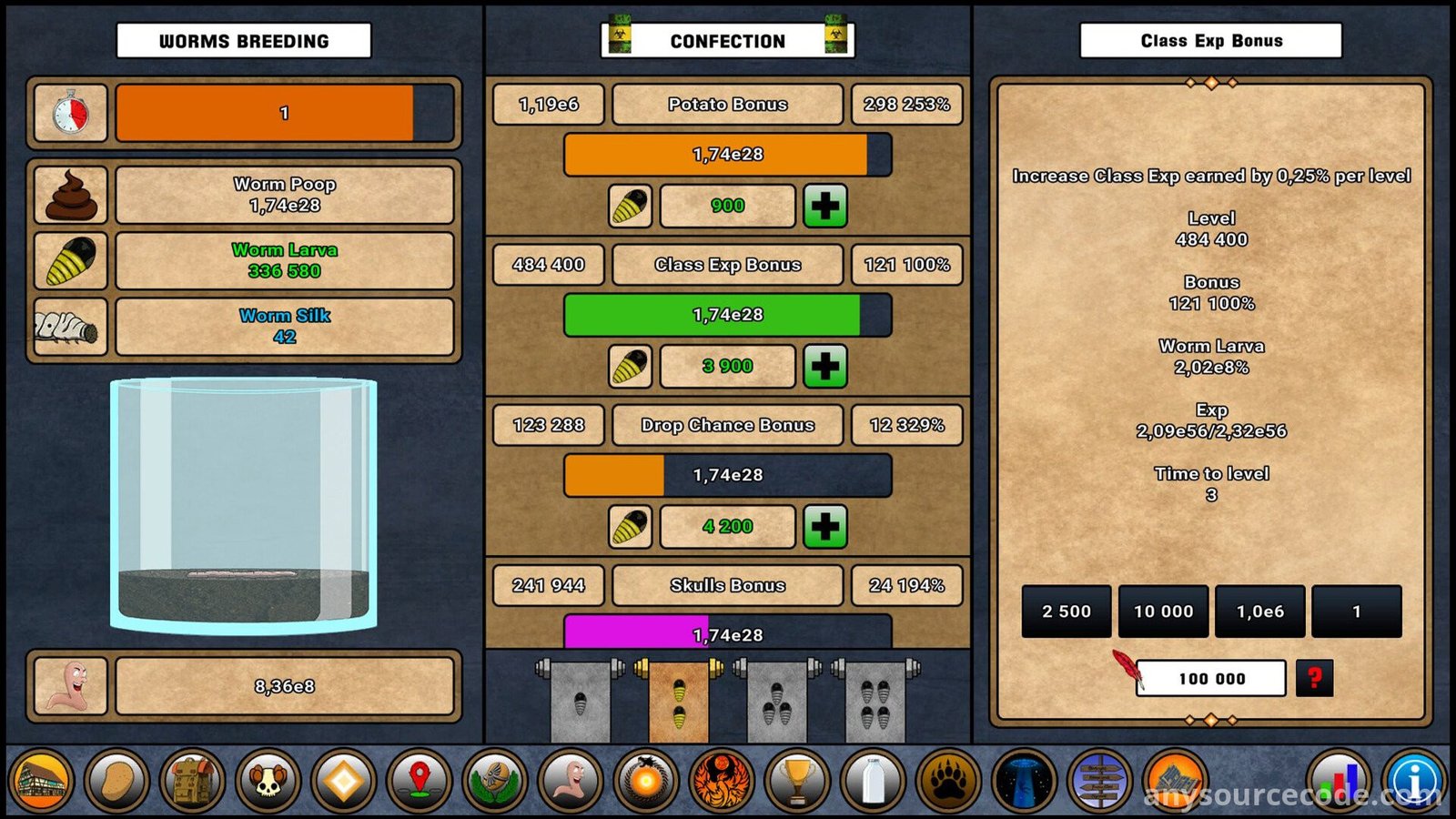Switch to the three-larva scroll tab
The image size is (1456, 819).
pyautogui.click(x=777, y=701)
